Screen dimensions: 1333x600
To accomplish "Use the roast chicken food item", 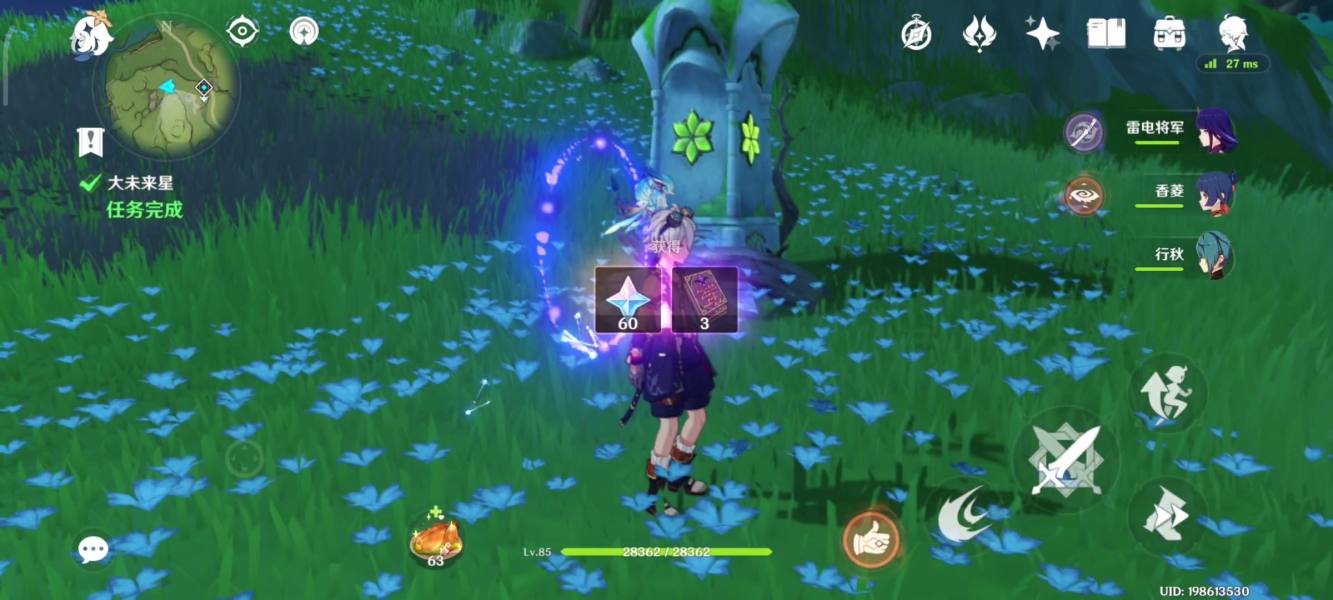I will point(435,540).
